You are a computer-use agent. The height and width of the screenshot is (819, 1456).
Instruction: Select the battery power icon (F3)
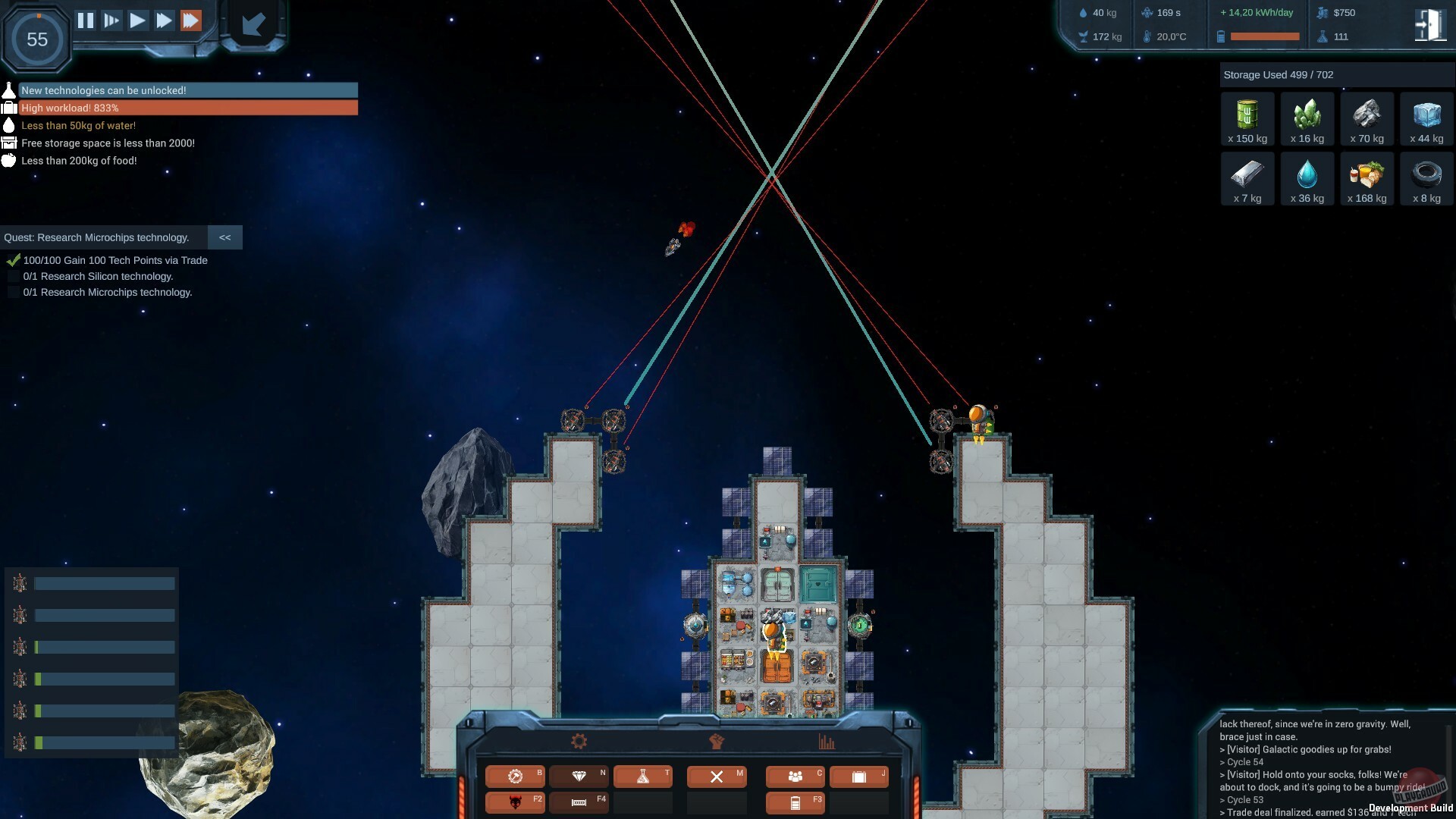pos(794,802)
